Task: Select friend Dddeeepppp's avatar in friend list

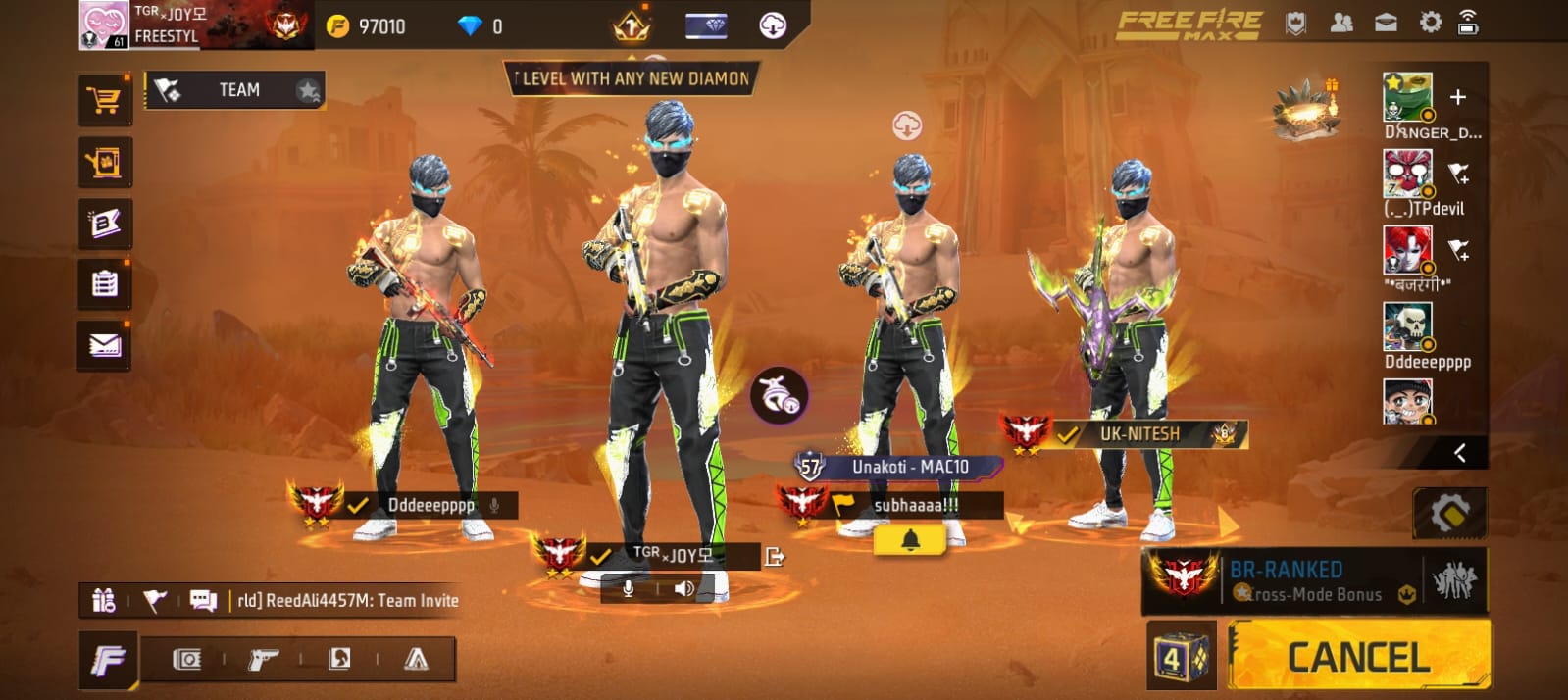Action: 1407,326
